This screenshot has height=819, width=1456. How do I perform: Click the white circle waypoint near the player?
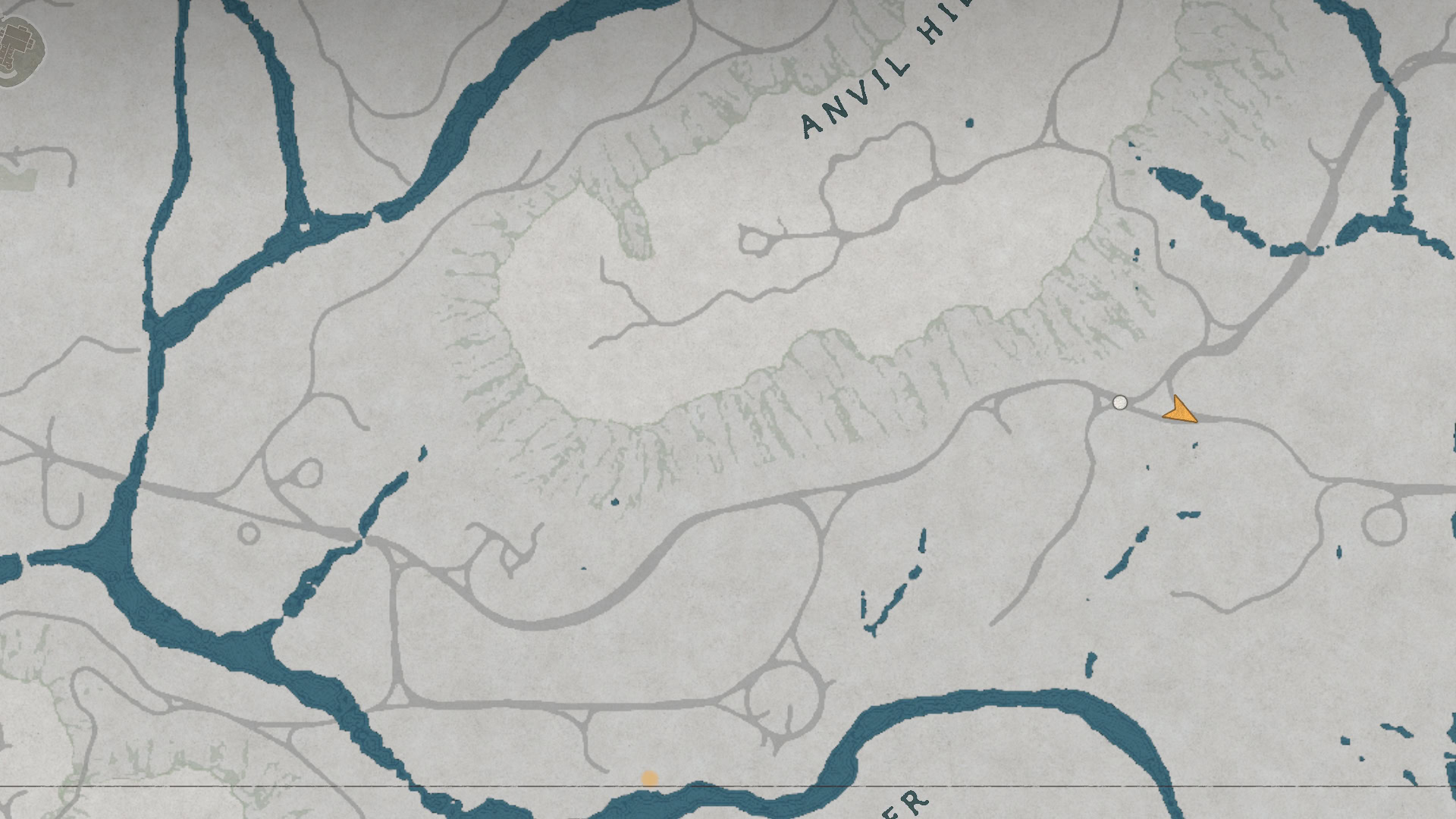coord(1120,403)
